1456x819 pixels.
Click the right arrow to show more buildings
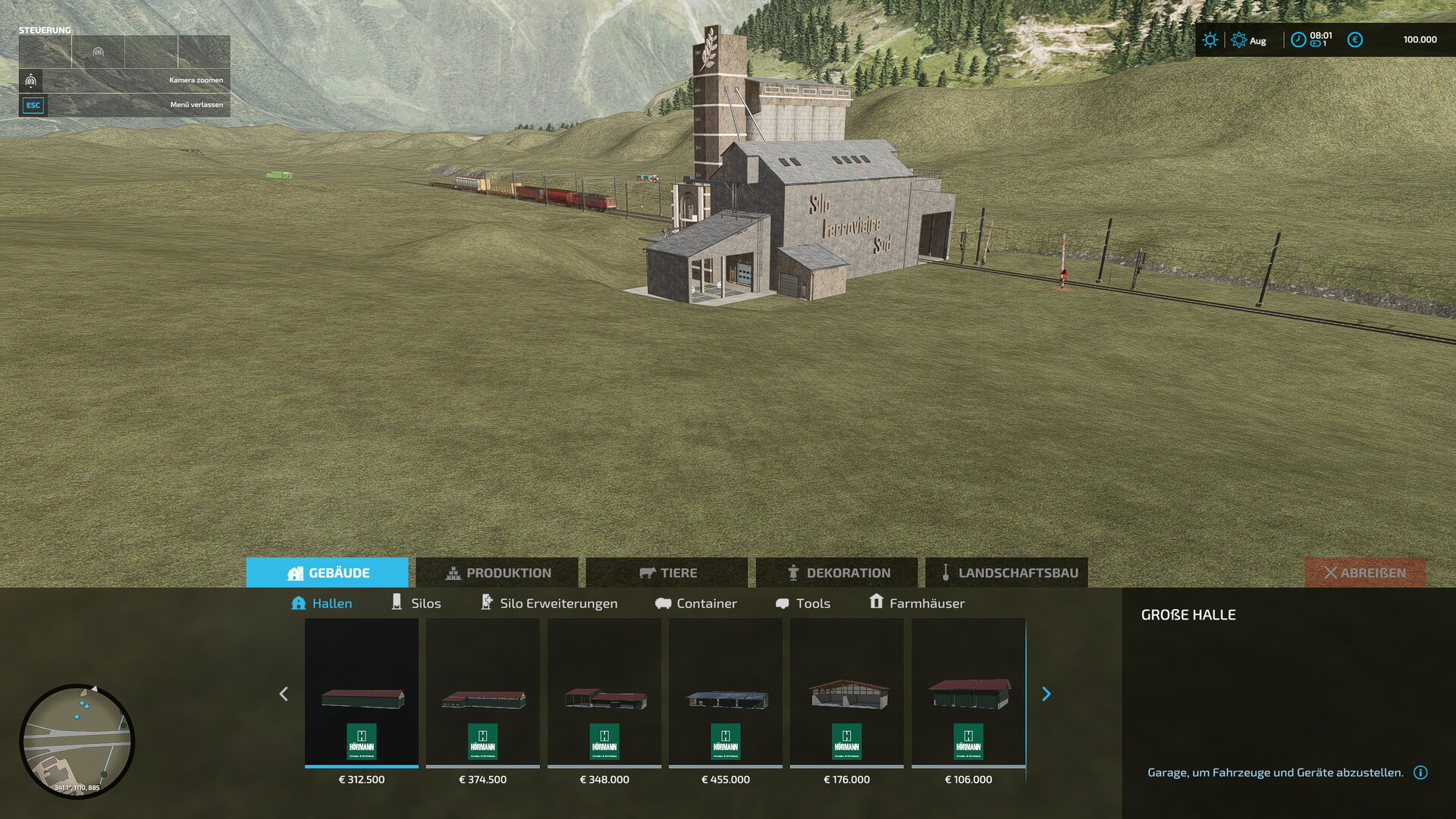click(x=1046, y=694)
